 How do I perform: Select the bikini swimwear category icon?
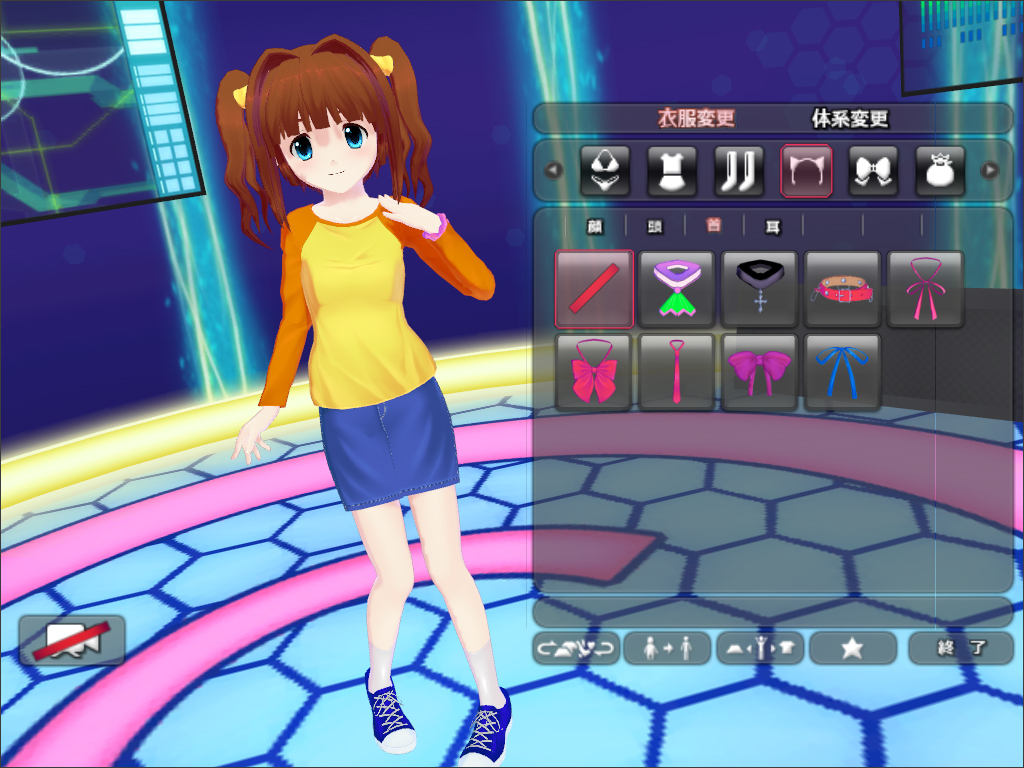pos(605,171)
